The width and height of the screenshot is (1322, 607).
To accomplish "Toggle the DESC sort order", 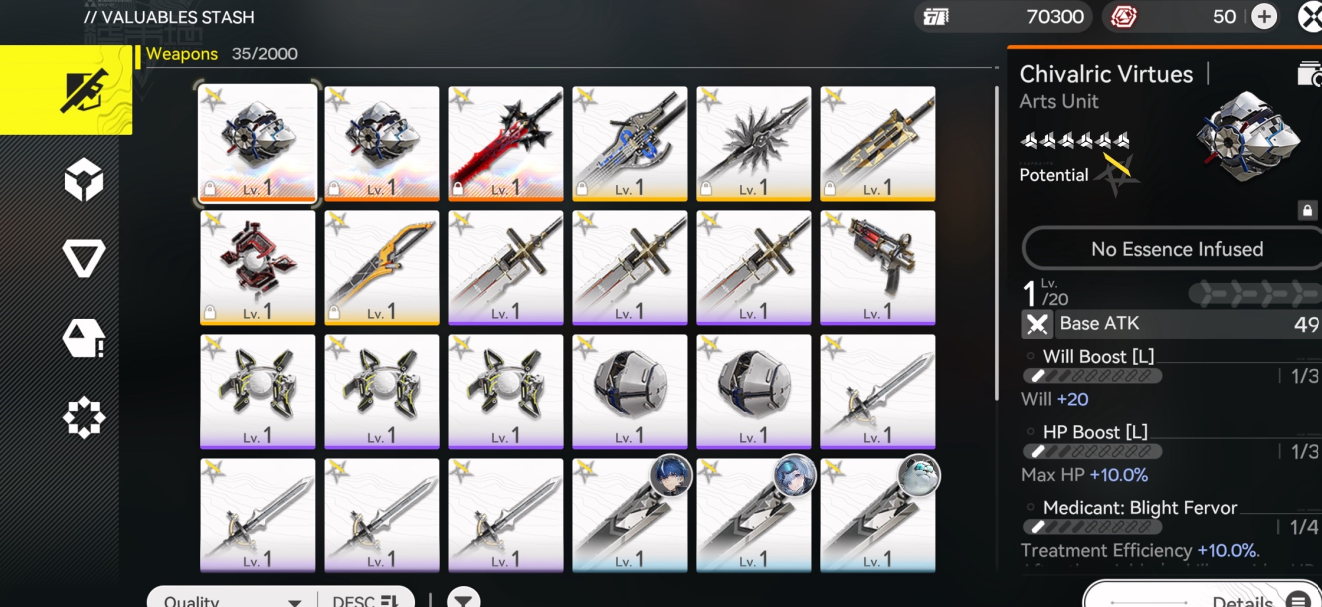I will point(365,600).
